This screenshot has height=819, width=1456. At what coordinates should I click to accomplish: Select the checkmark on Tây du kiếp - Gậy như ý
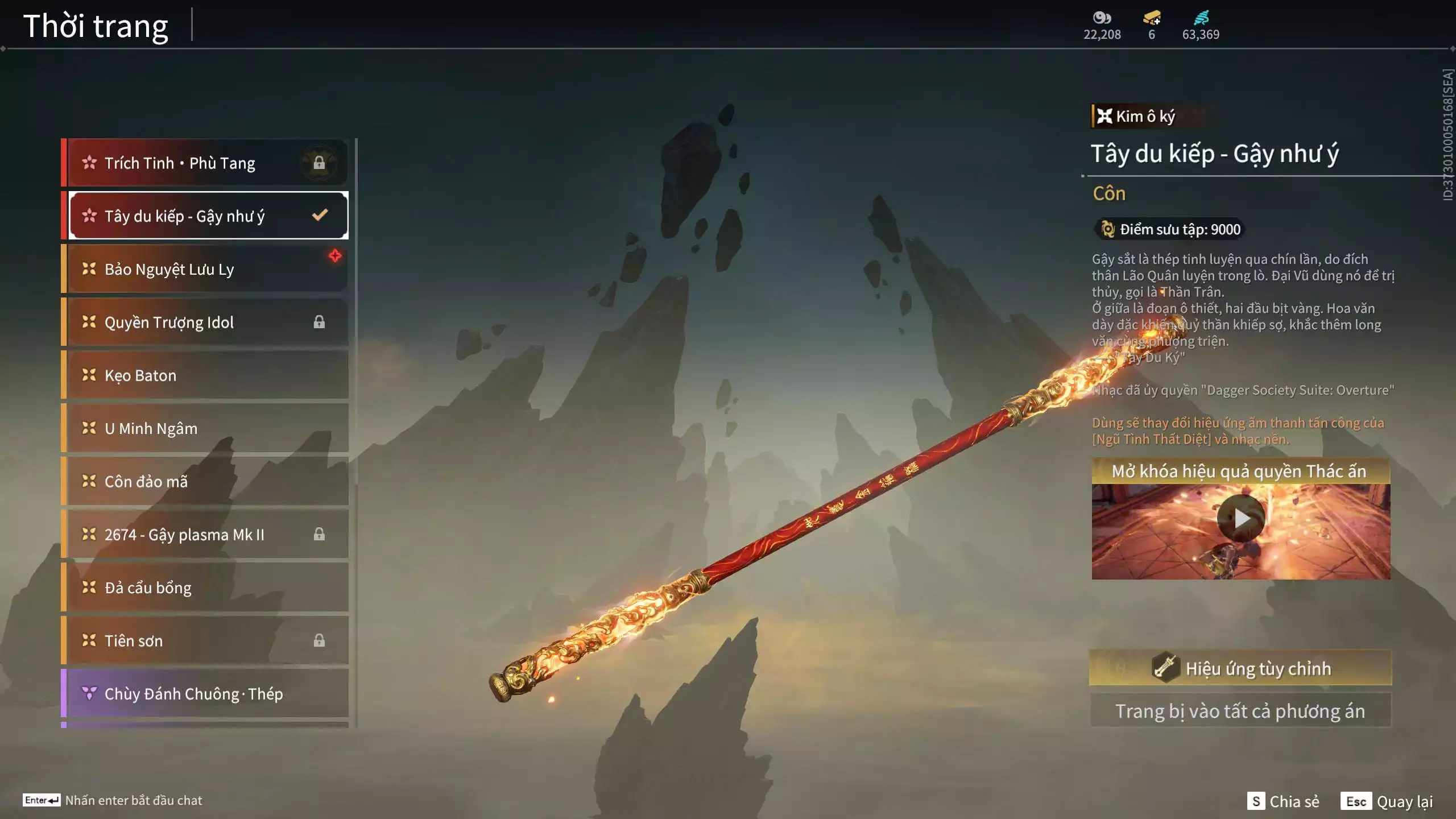[318, 214]
